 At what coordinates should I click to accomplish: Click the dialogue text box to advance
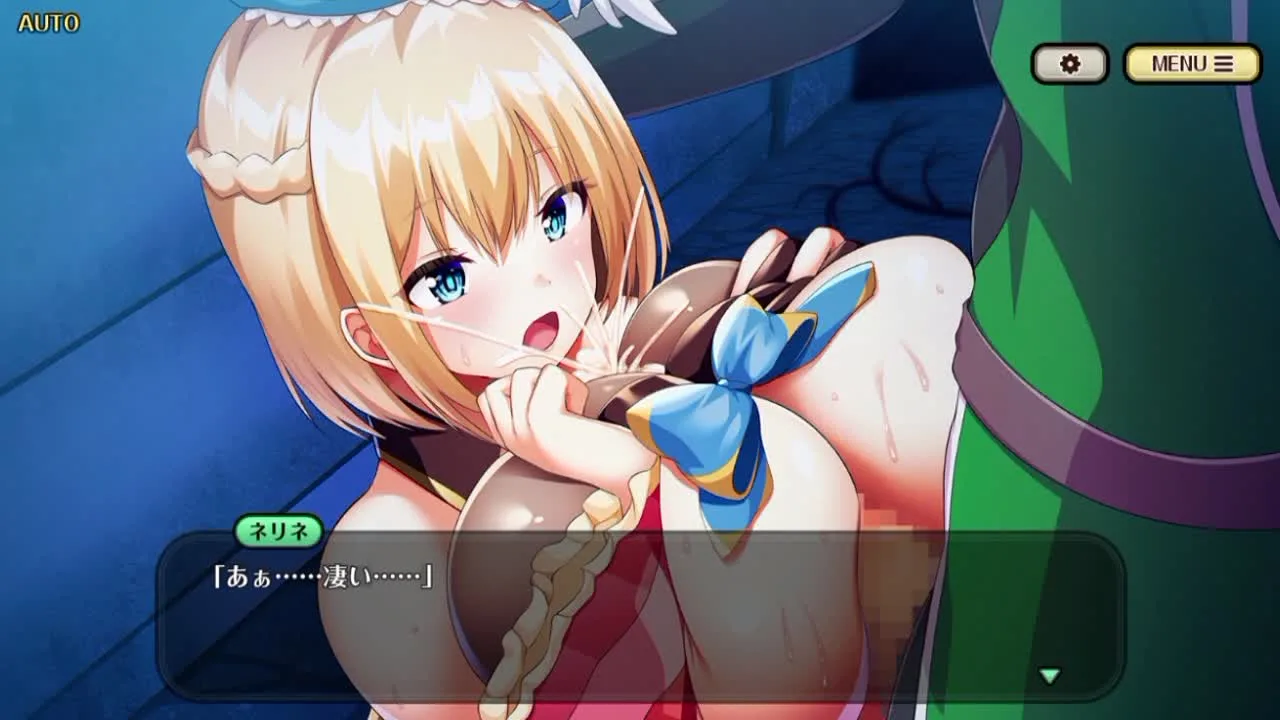640,615
